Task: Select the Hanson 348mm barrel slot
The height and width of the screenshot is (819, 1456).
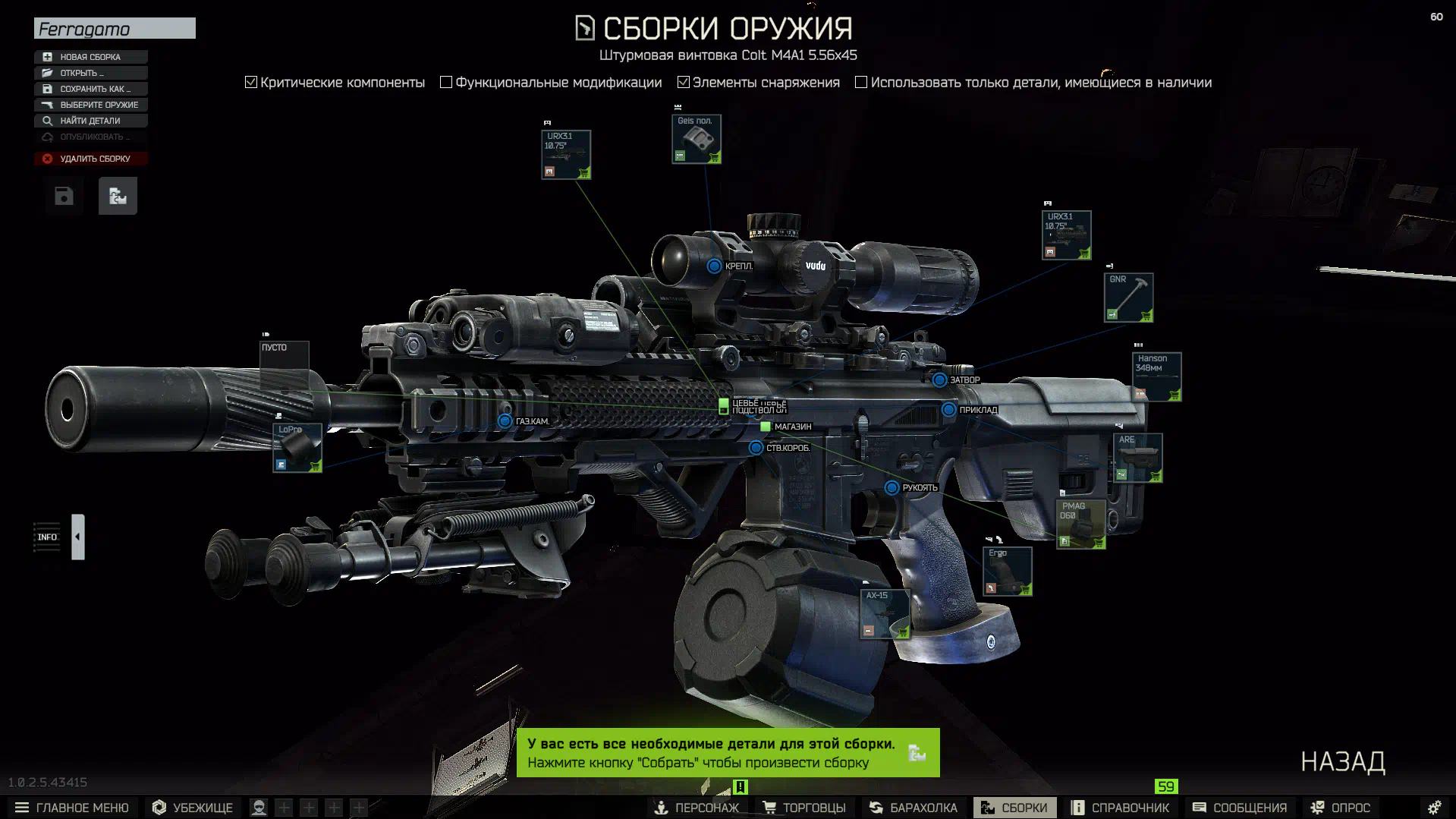Action: (x=1156, y=376)
